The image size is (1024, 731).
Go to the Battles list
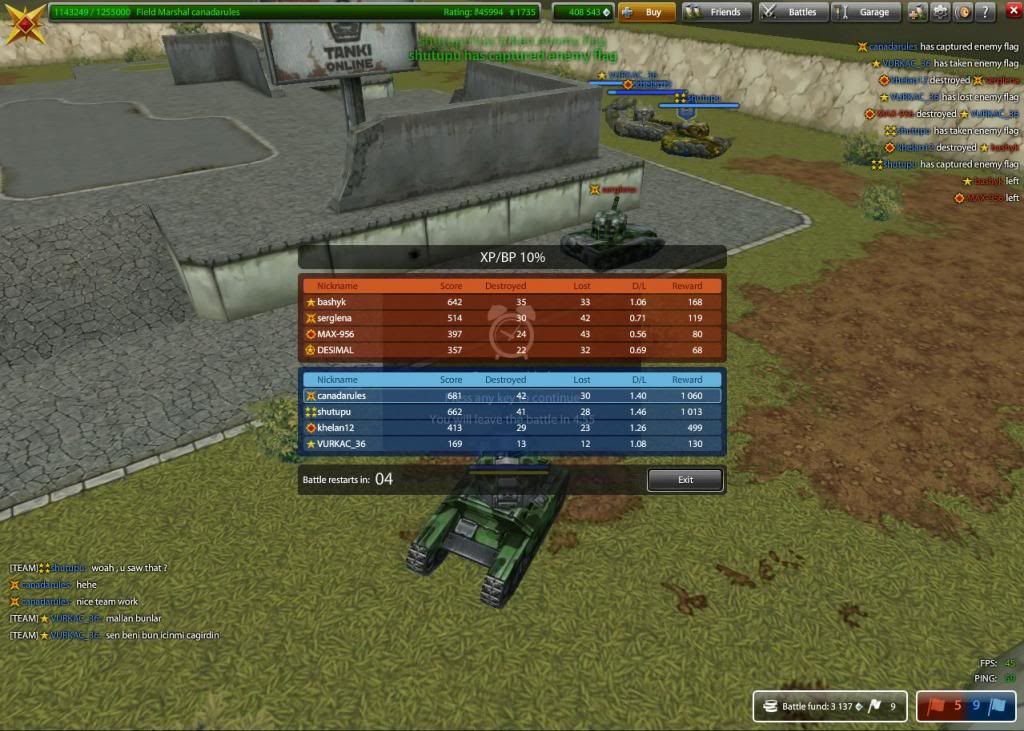(791, 13)
